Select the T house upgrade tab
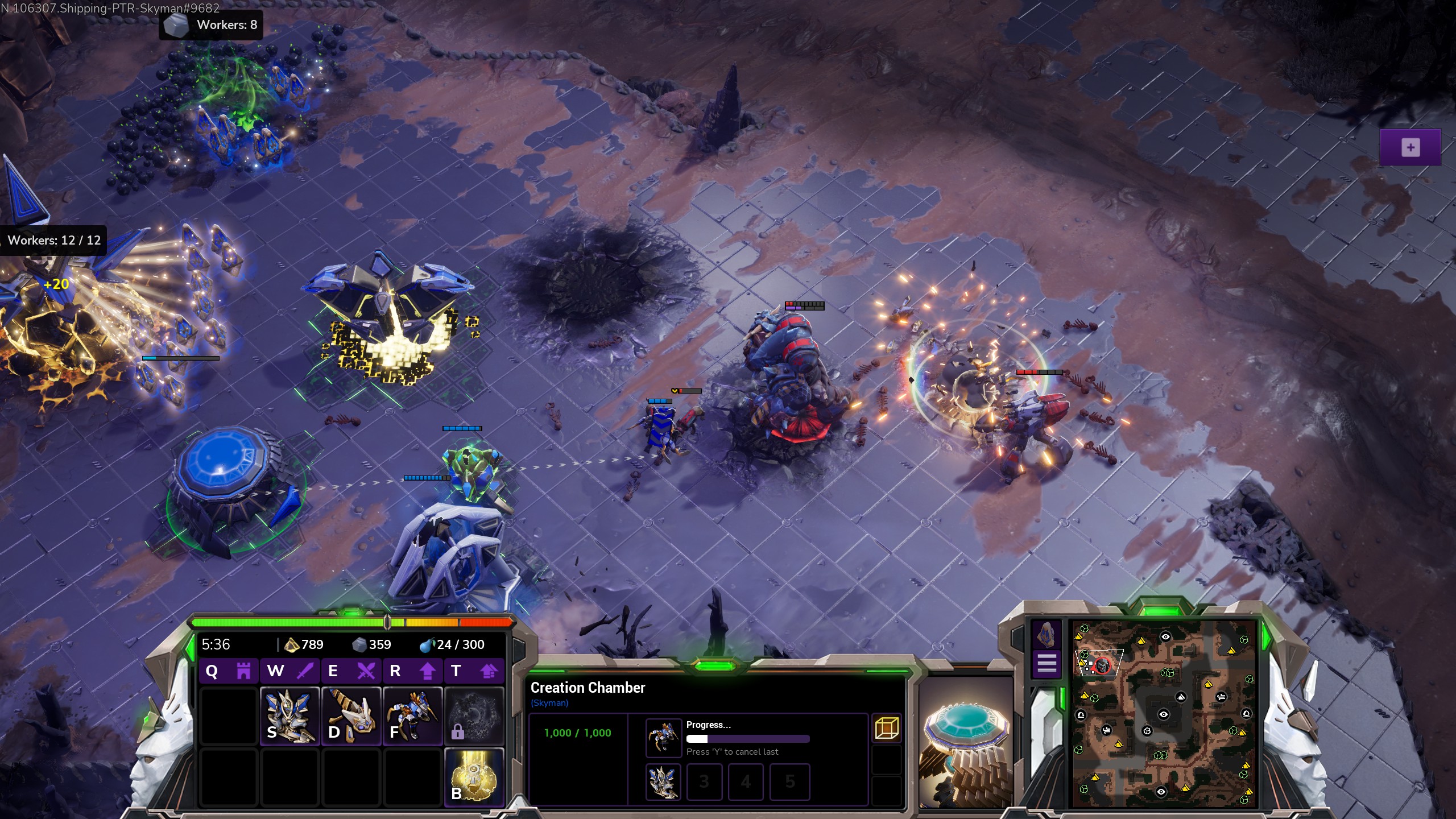The width and height of the screenshot is (1456, 819). point(474,671)
